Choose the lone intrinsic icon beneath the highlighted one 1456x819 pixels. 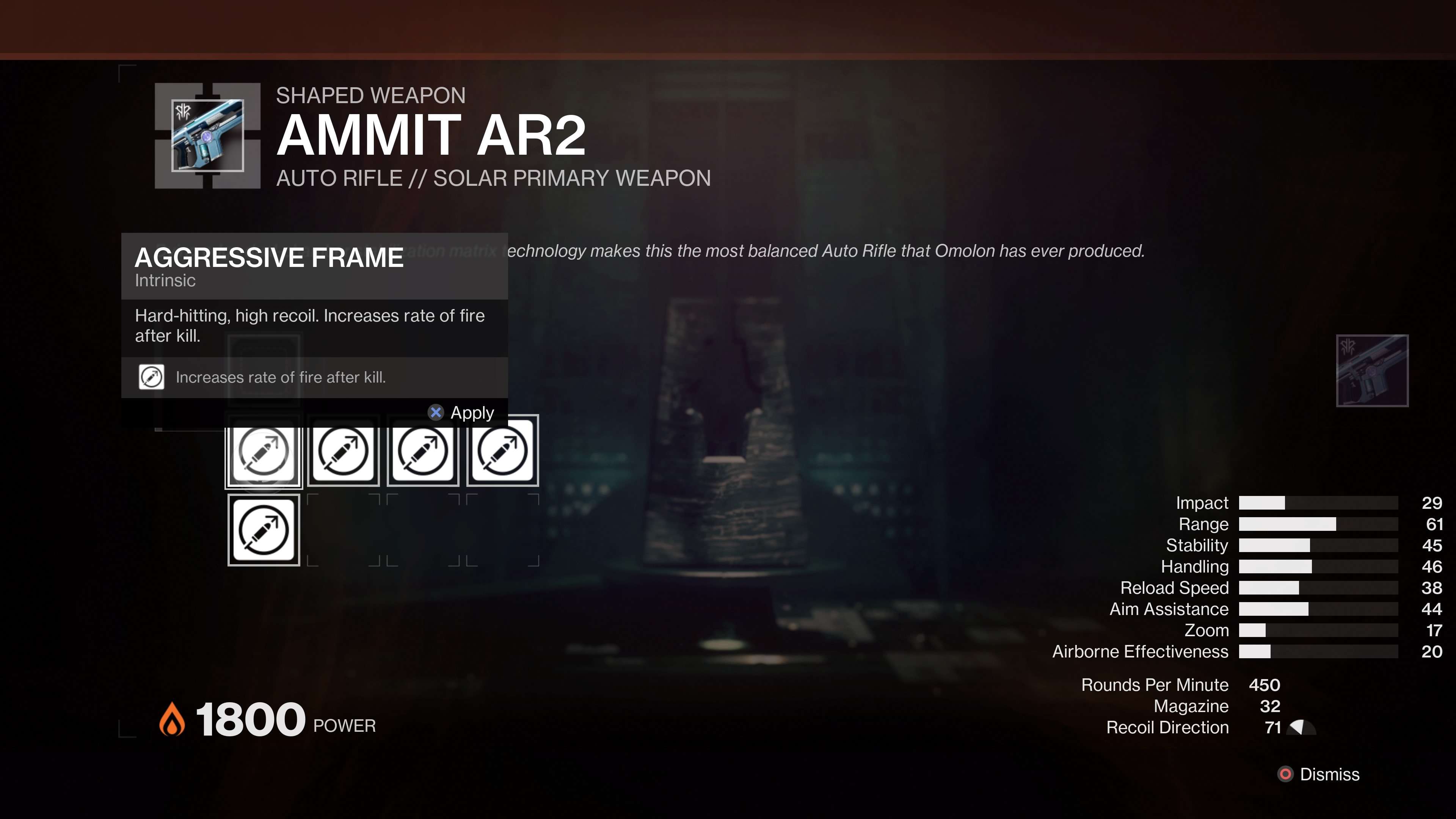click(x=264, y=530)
